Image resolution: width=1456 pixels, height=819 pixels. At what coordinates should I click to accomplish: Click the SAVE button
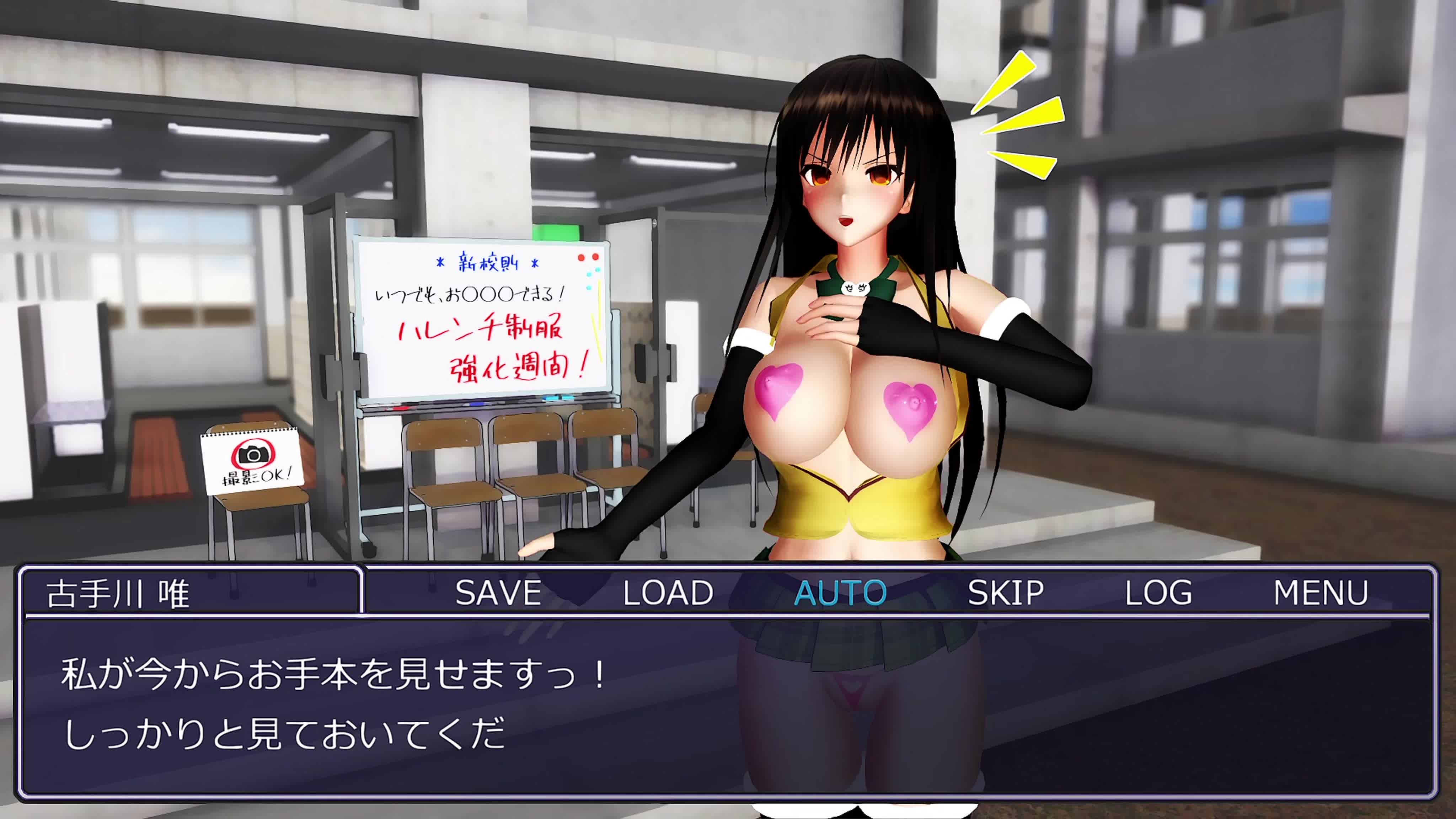[498, 592]
